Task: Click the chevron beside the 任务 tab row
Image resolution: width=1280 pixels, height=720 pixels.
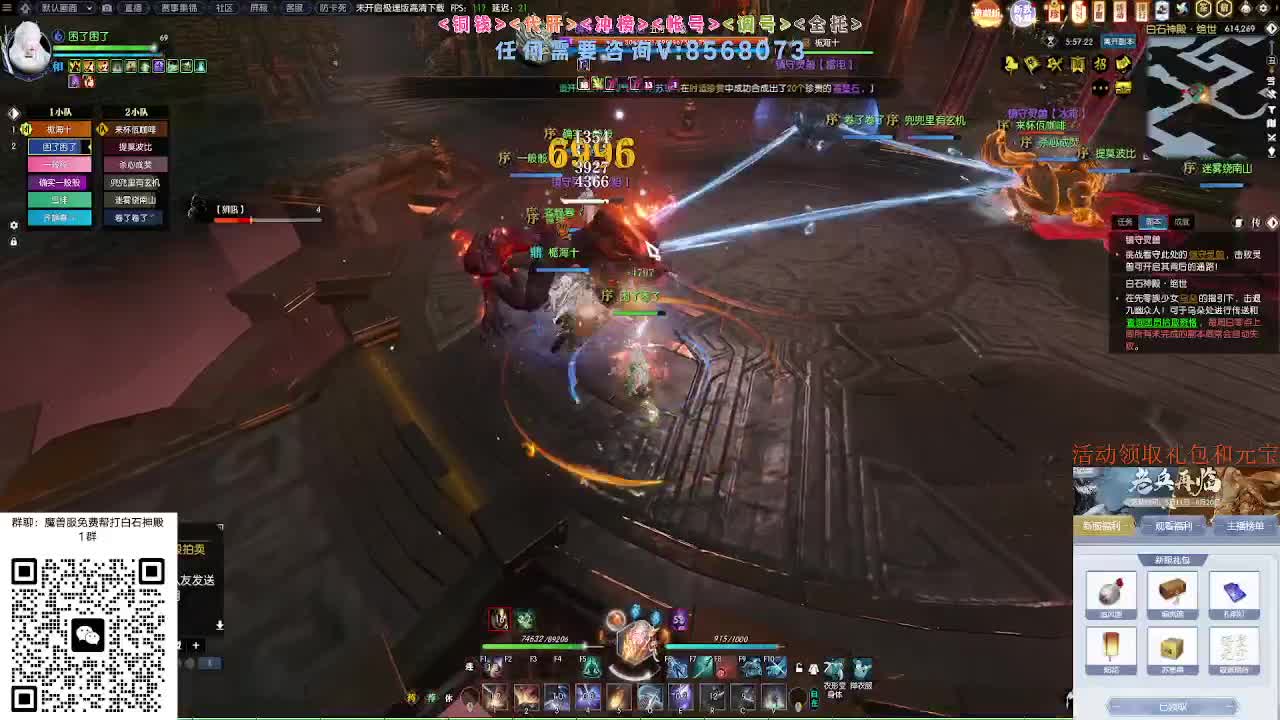Action: pyautogui.click(x=1272, y=223)
